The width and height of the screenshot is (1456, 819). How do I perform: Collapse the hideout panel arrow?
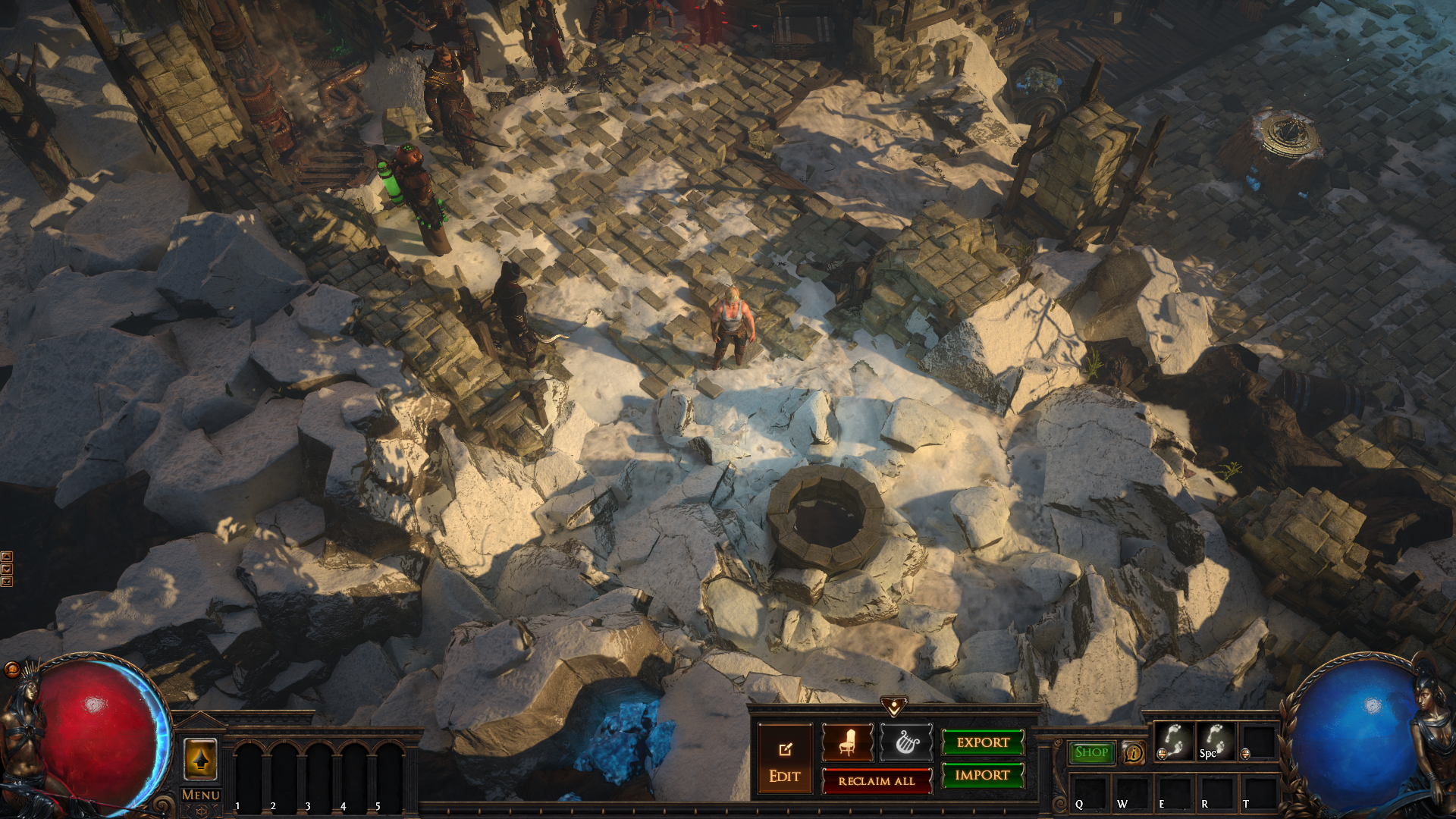pyautogui.click(x=894, y=707)
